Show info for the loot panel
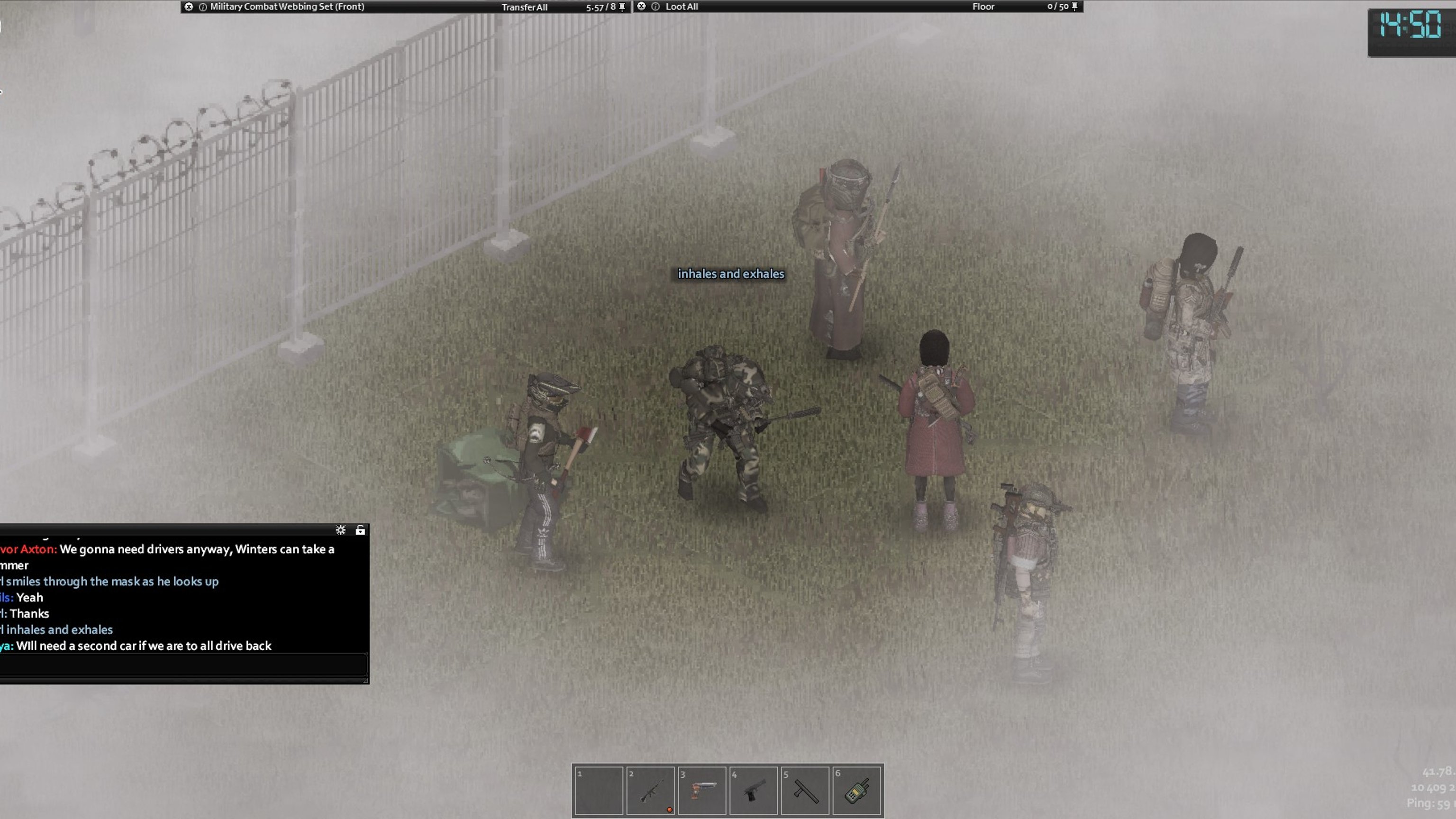This screenshot has height=819, width=1456. 655,7
